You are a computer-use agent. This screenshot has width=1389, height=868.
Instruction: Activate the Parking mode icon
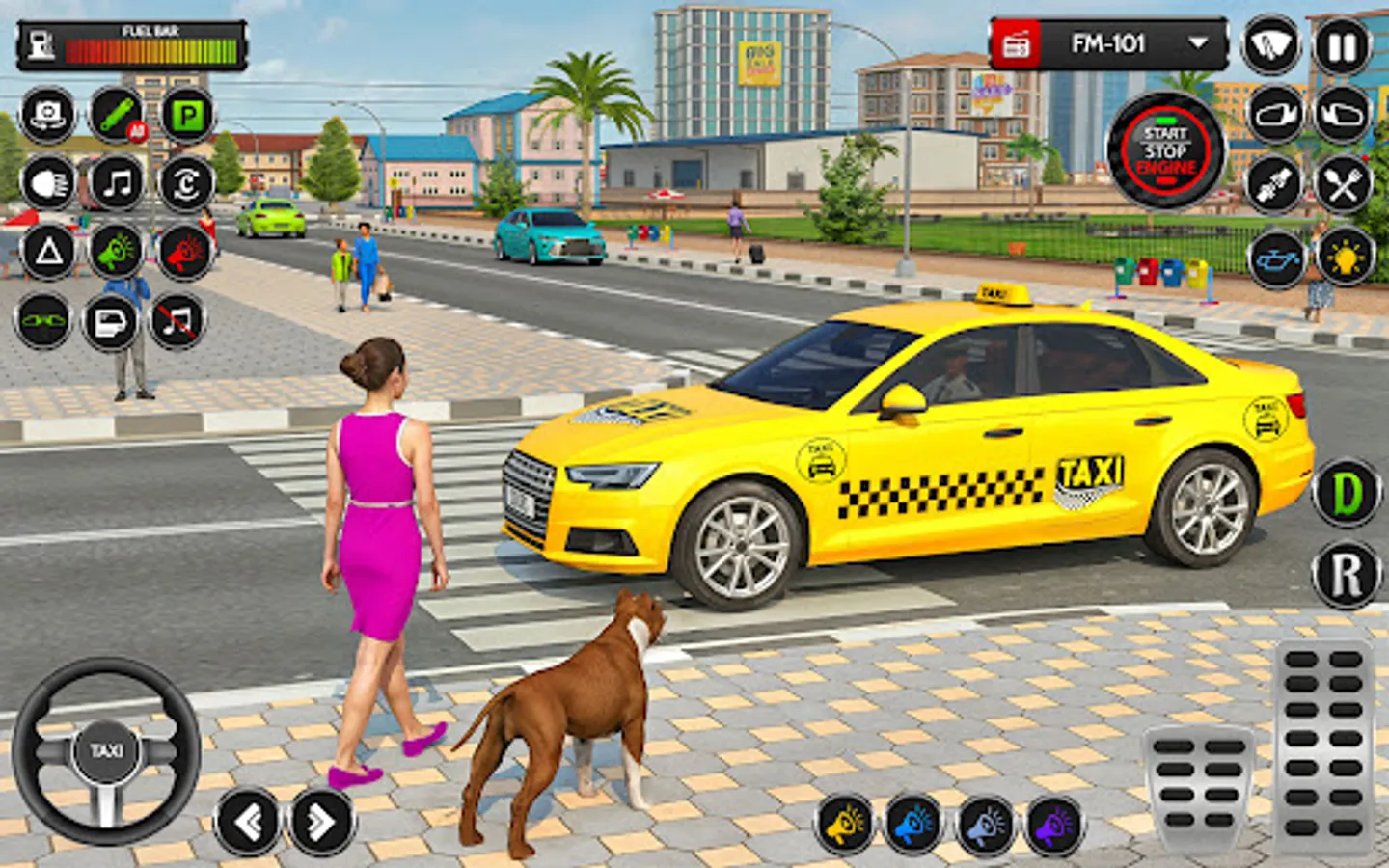(188, 113)
